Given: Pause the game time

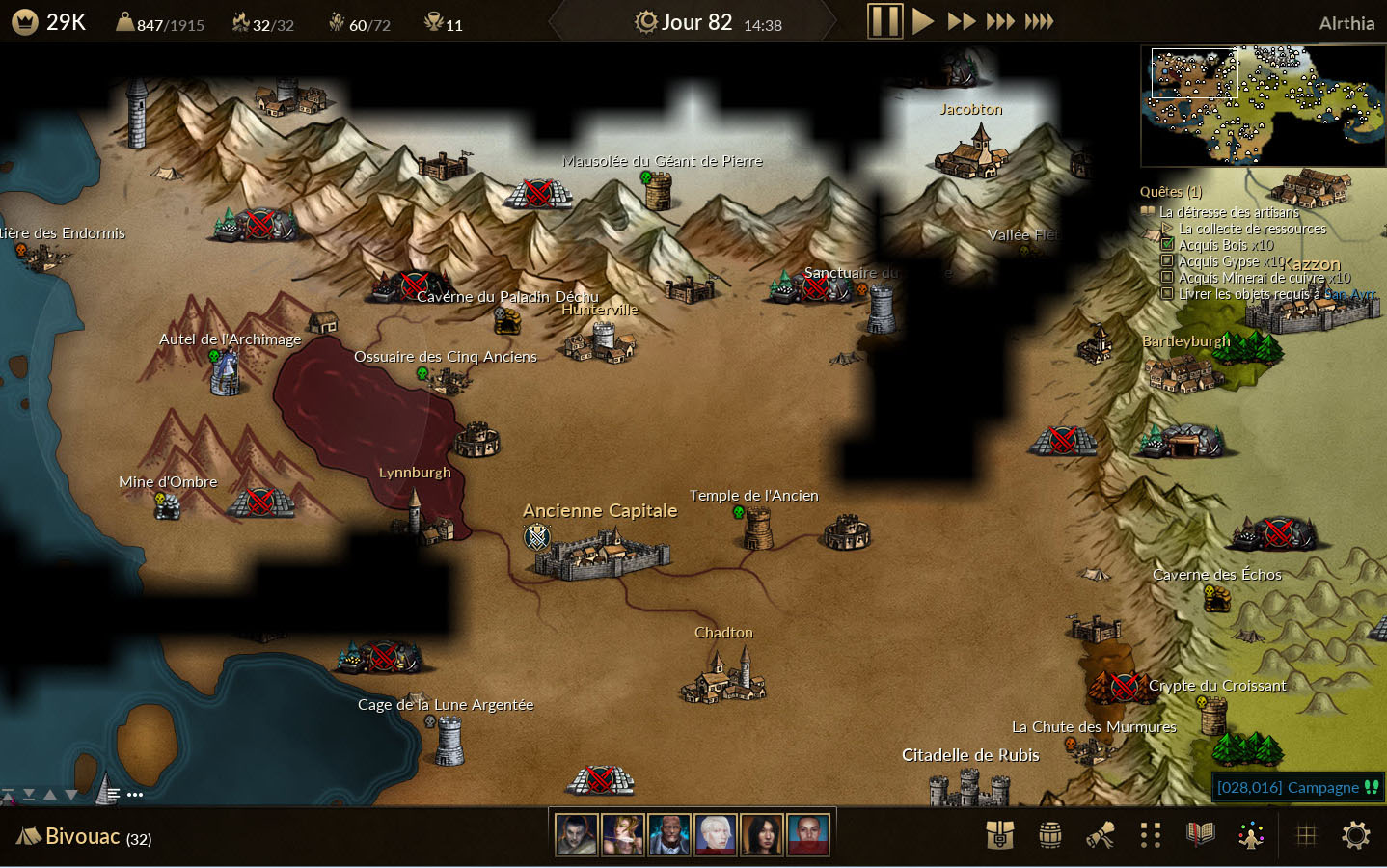Looking at the screenshot, I should [884, 21].
